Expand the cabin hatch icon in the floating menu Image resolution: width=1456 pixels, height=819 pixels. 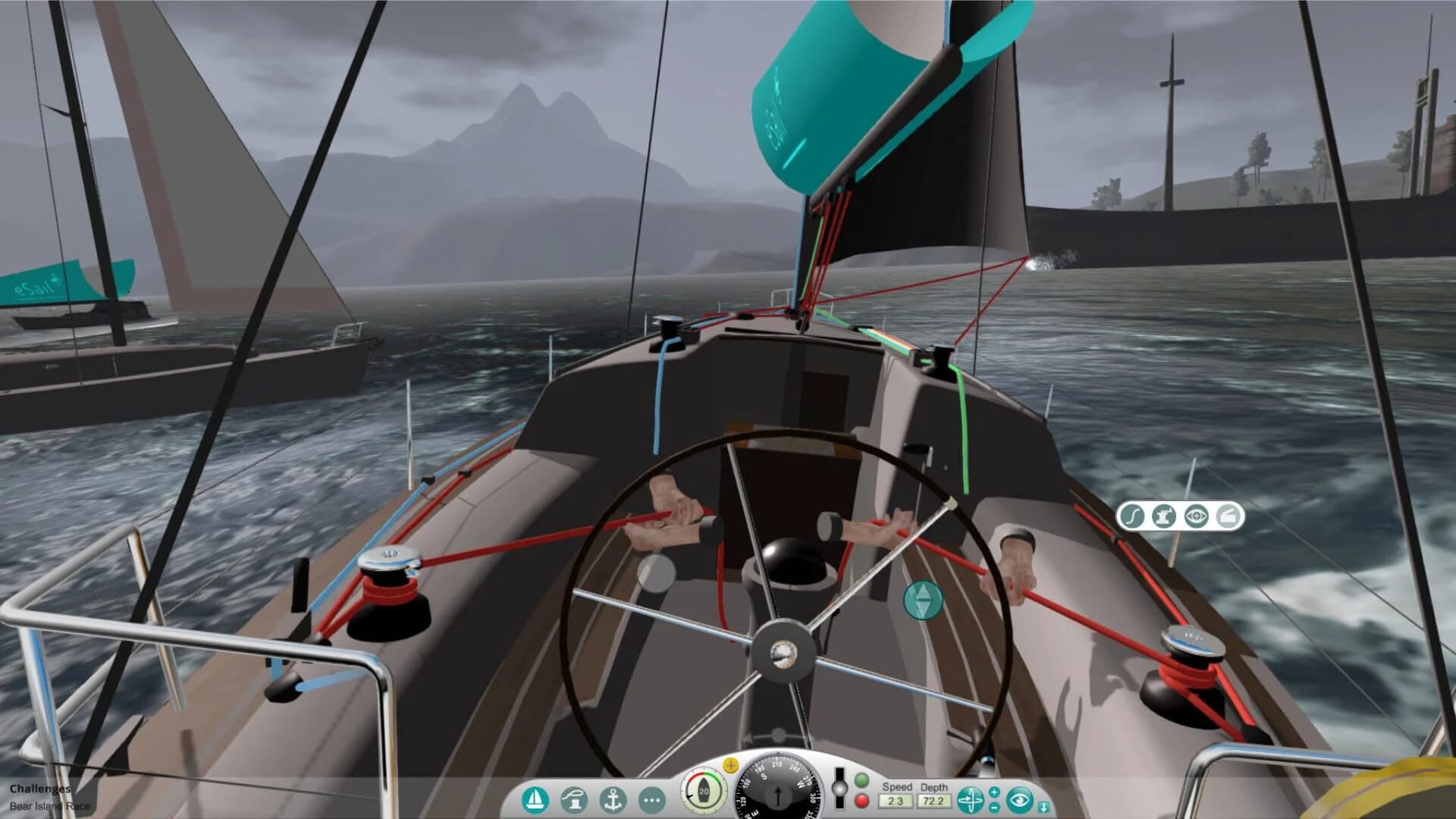tap(1226, 516)
